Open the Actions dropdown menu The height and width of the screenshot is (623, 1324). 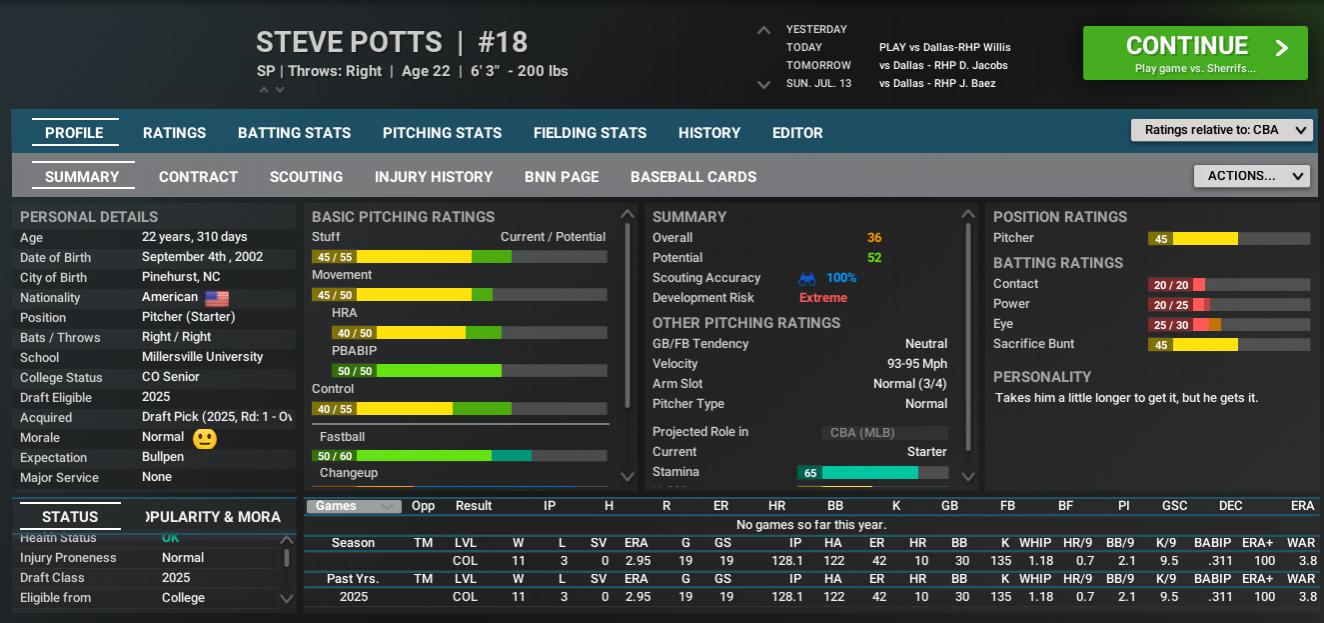[x=1251, y=176]
